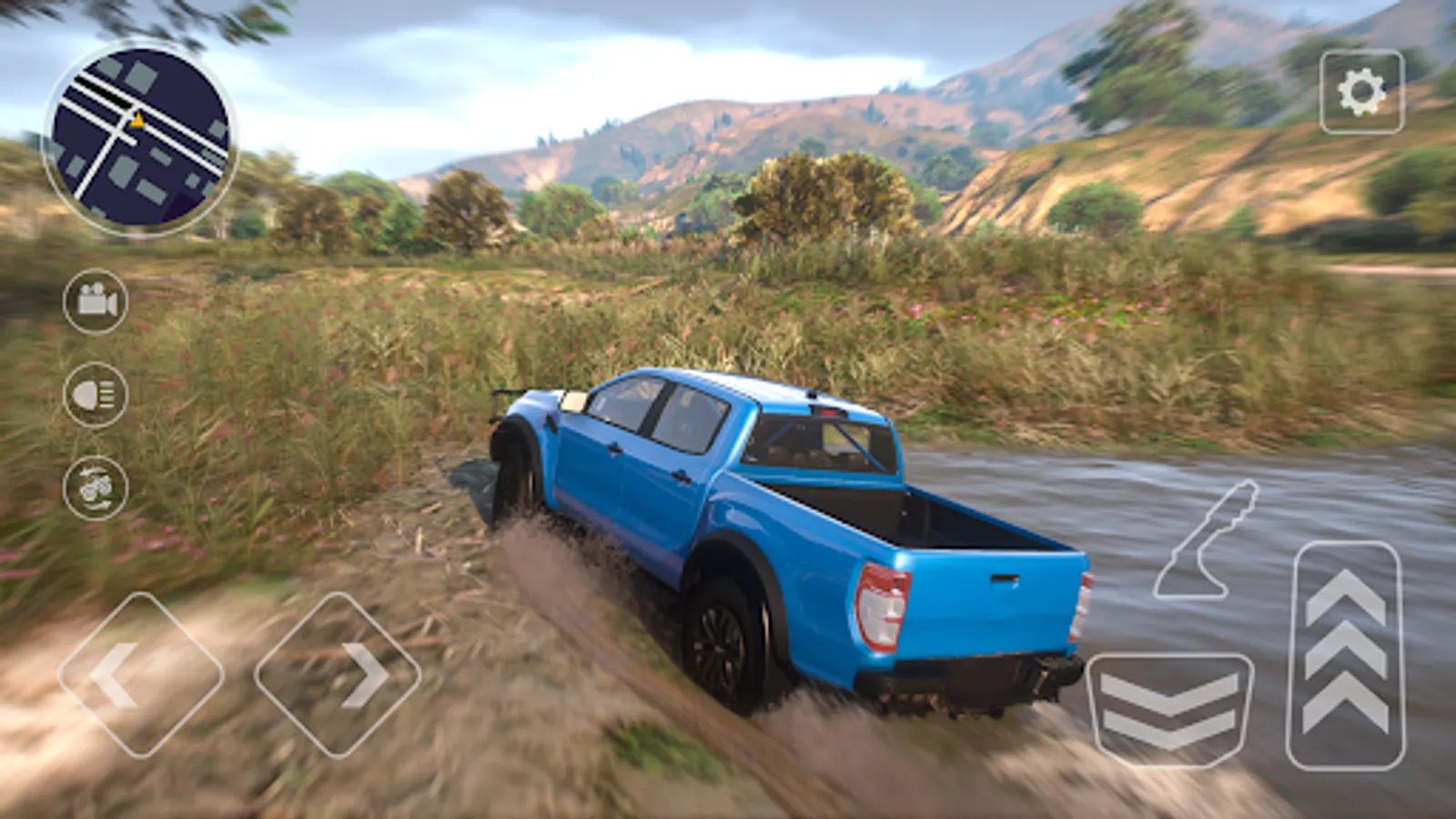
Task: Tap the camcorder icon to change perspective
Action: (x=96, y=300)
